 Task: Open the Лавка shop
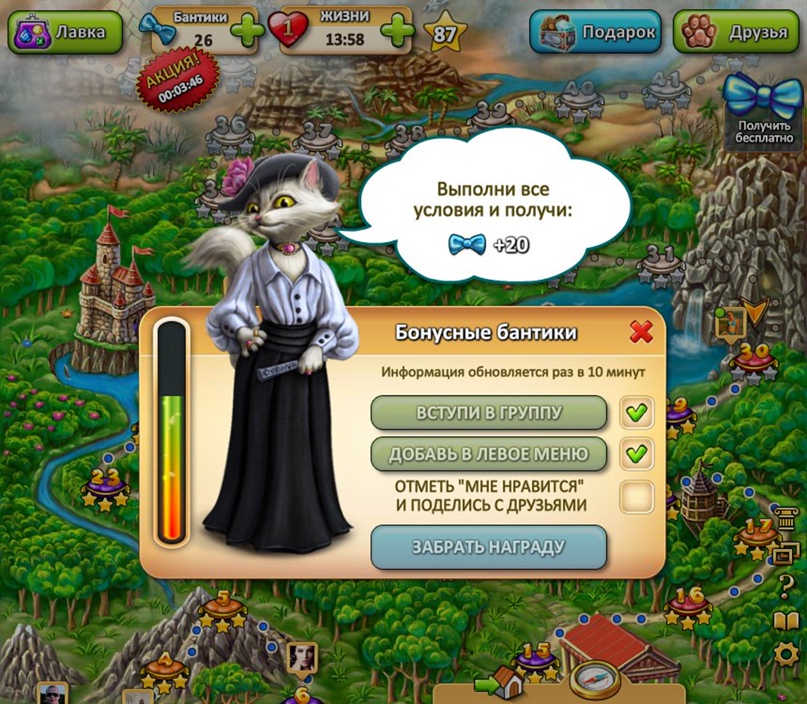[x=66, y=32]
